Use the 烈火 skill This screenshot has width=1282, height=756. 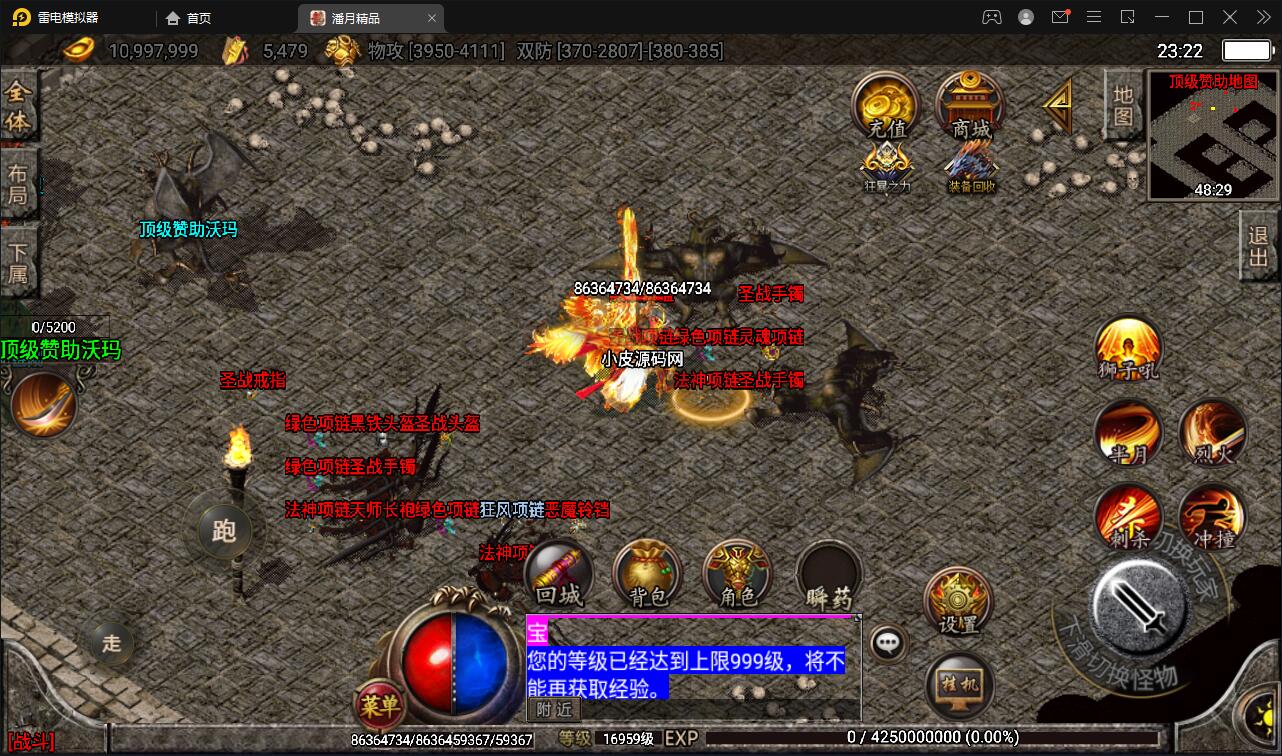pos(1212,432)
